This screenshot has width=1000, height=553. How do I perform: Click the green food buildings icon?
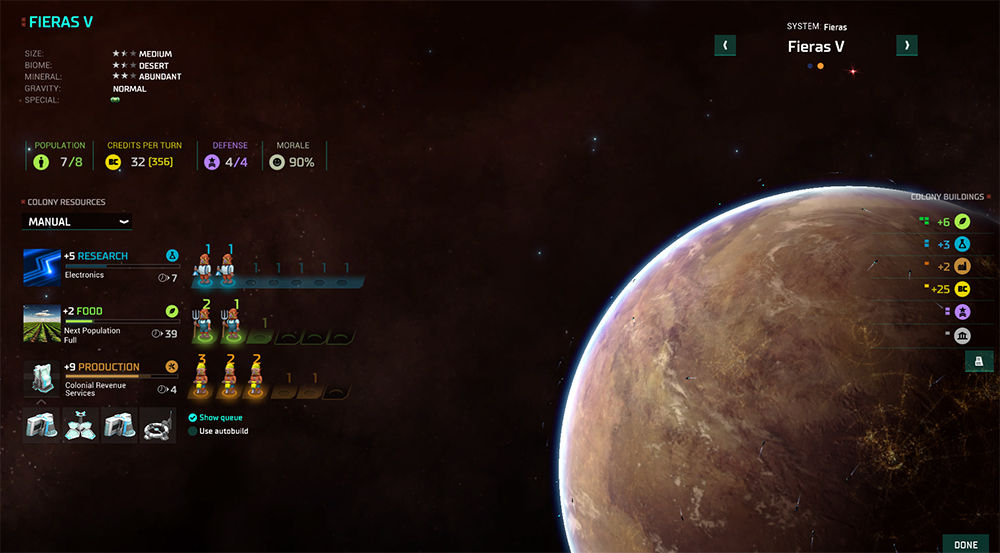pos(963,220)
